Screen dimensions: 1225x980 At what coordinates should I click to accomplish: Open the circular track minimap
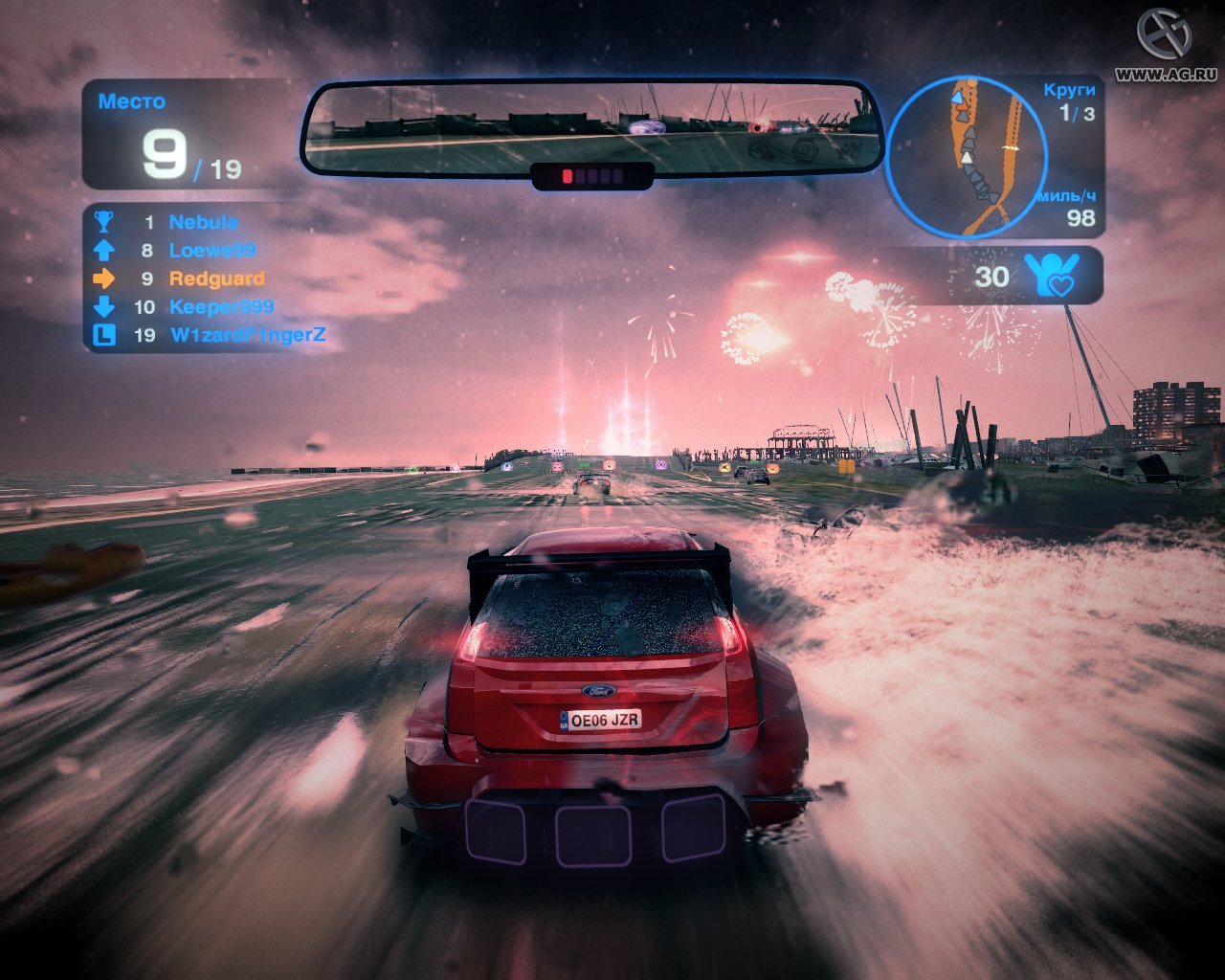967,157
